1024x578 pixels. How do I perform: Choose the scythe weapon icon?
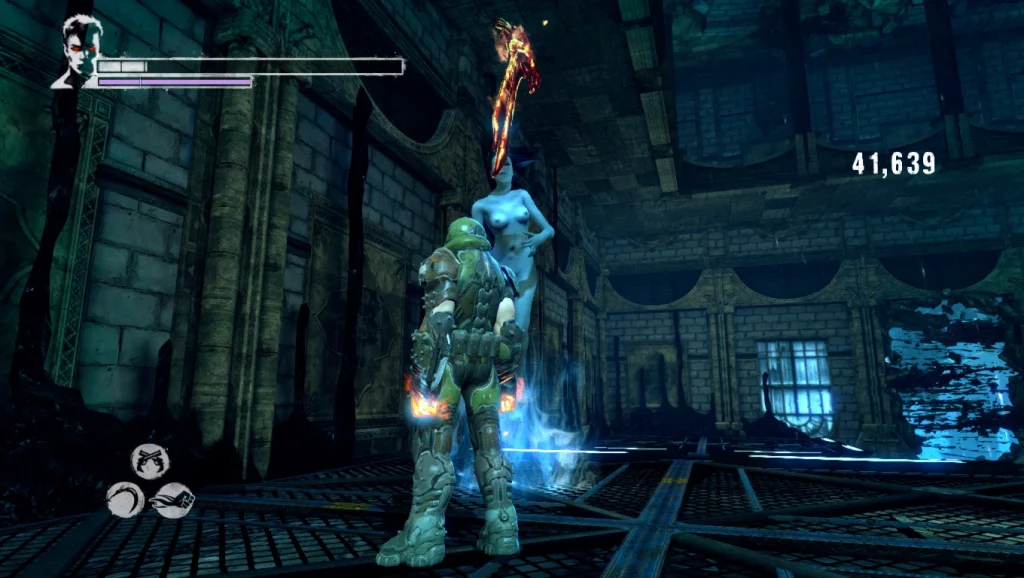click(x=125, y=499)
